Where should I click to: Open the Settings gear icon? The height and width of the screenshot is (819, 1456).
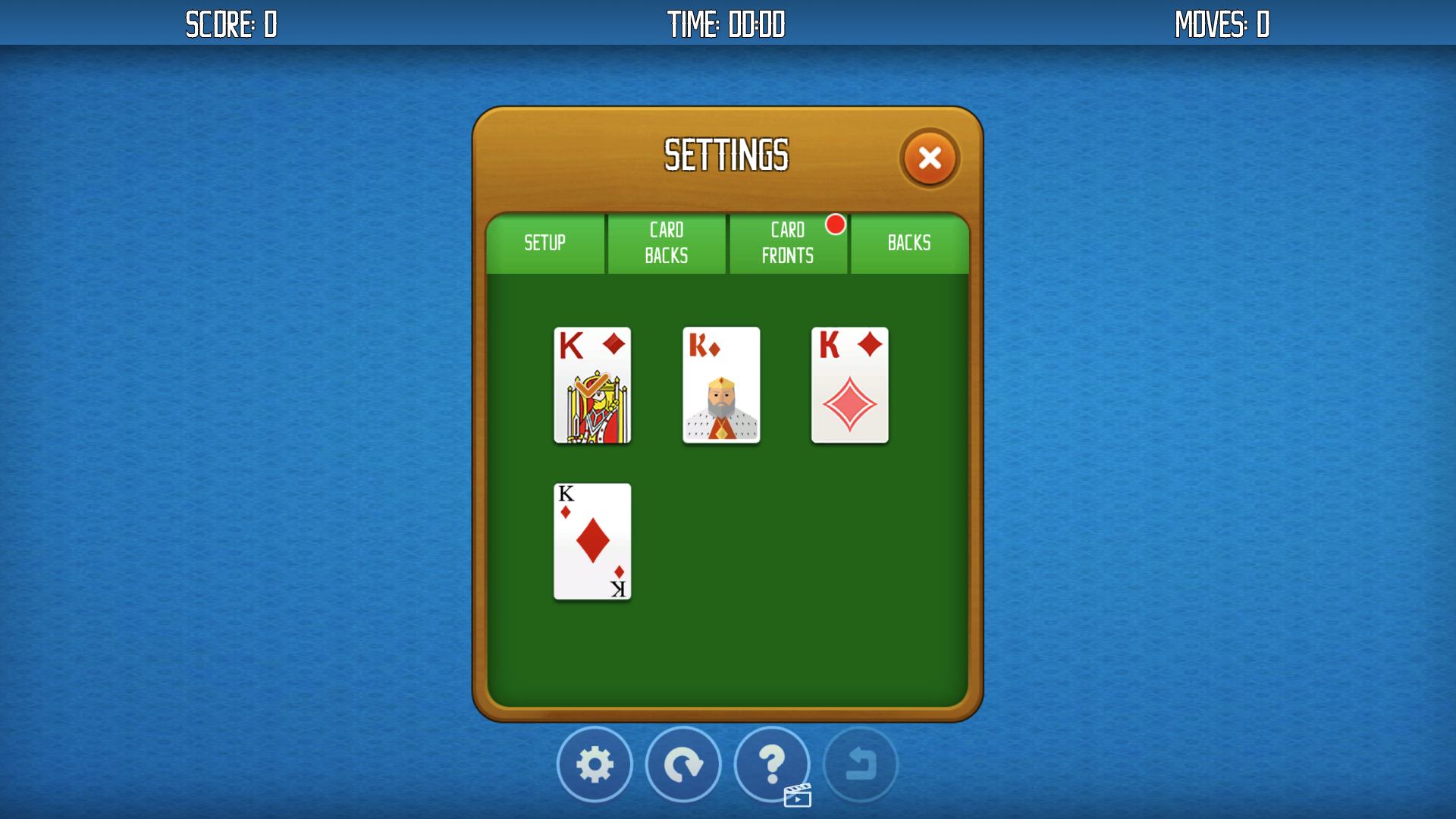[595, 764]
